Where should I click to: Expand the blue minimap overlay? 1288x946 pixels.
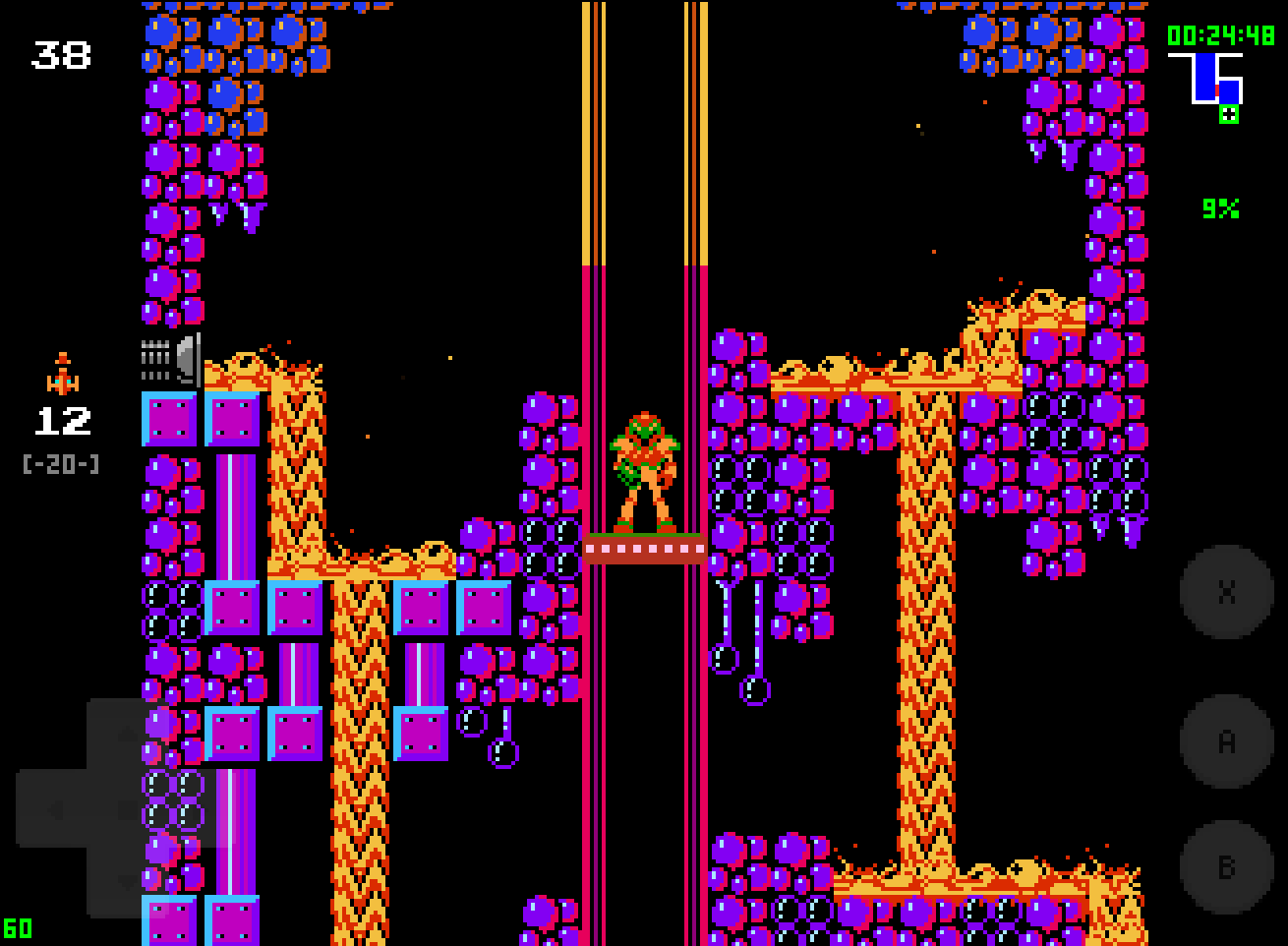1205,79
